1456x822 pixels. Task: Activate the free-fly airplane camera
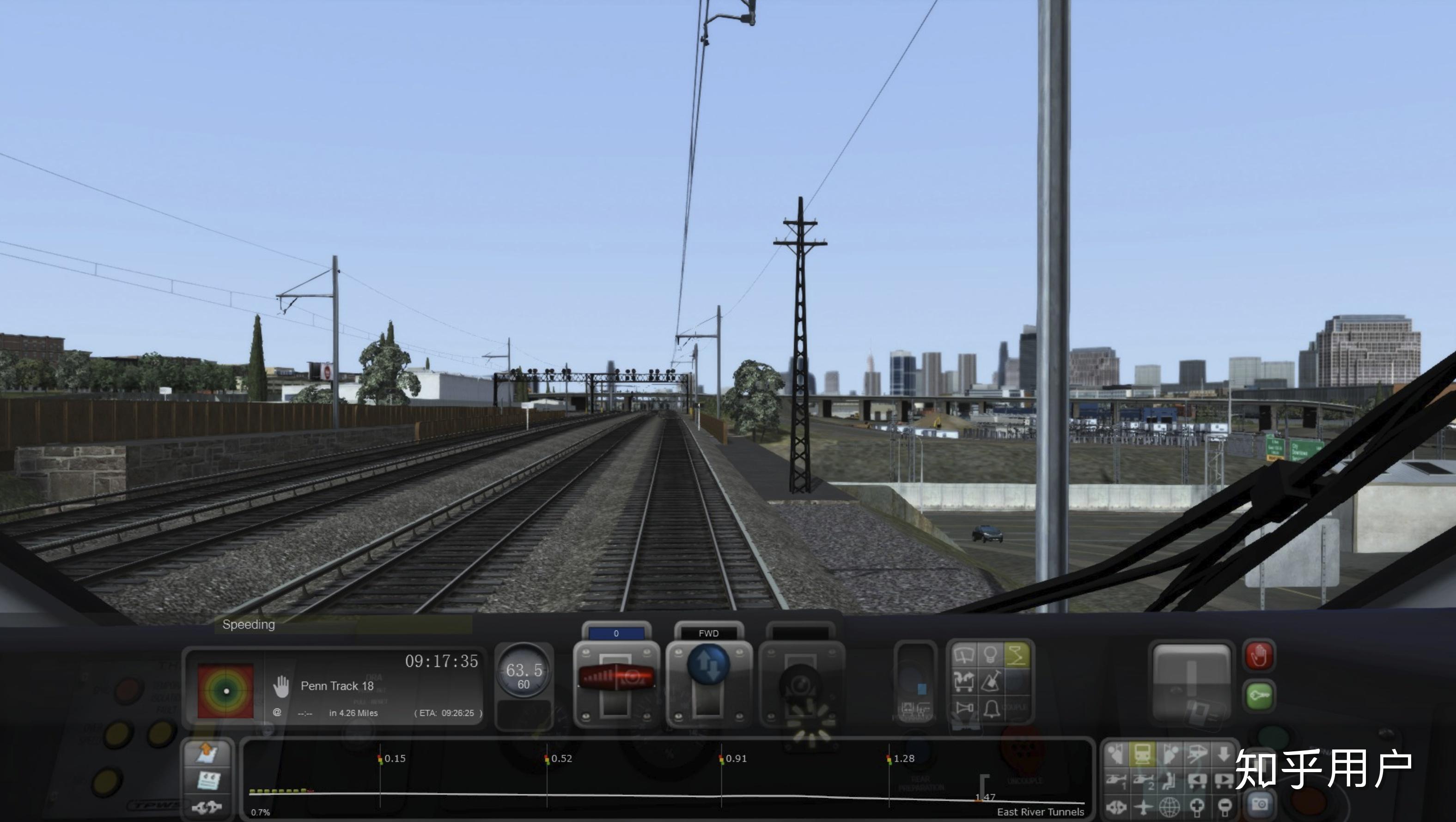1143,806
